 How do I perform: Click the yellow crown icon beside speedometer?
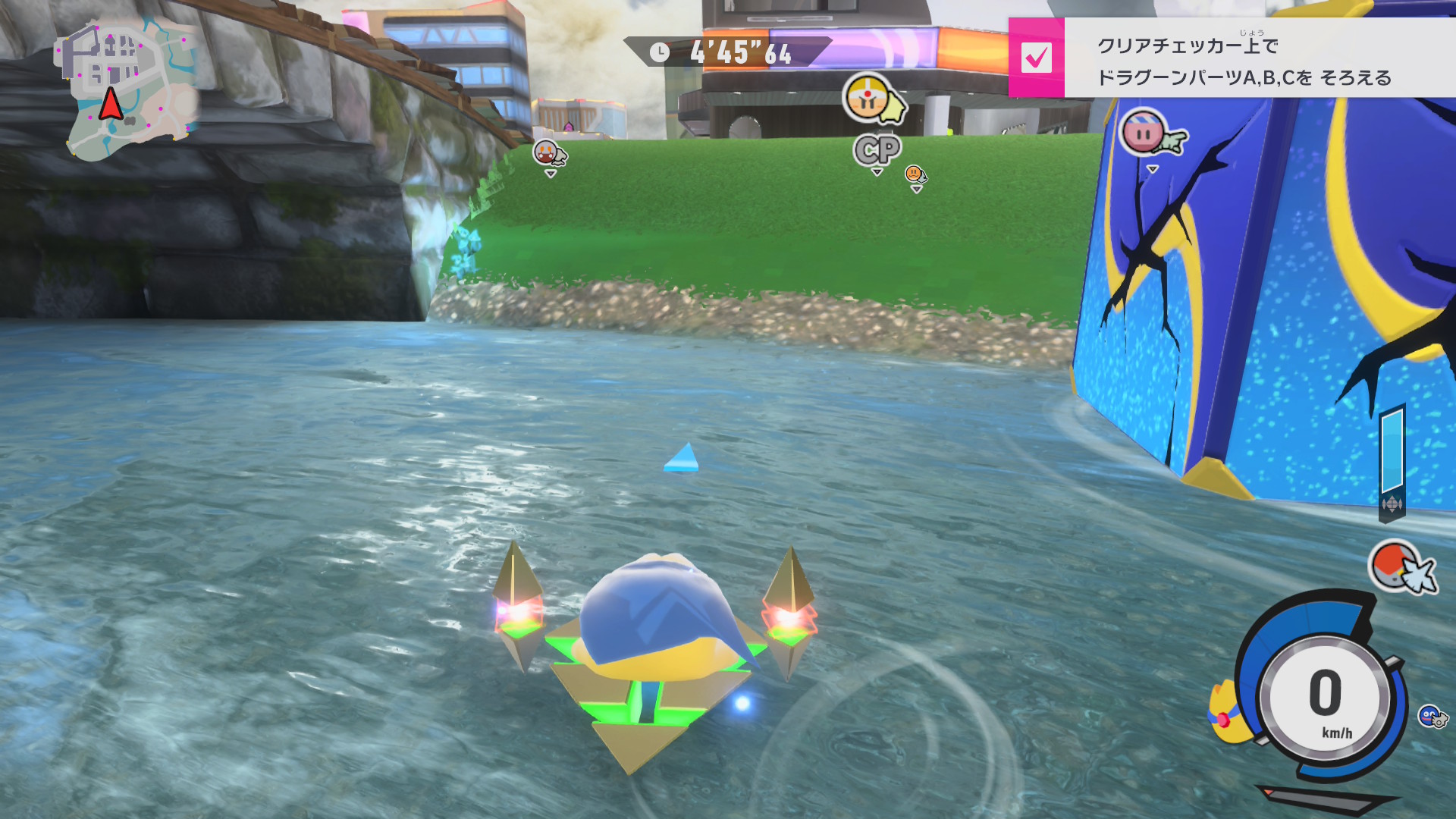1224,713
